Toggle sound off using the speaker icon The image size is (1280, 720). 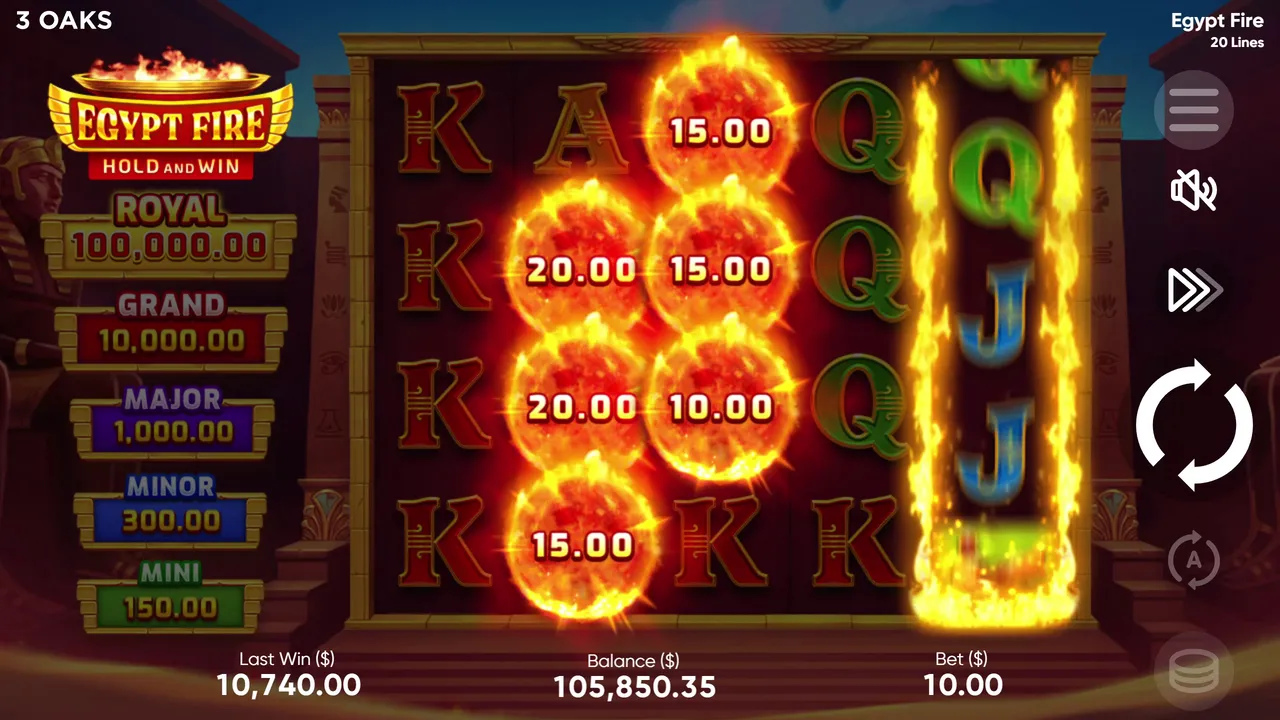tap(1193, 190)
